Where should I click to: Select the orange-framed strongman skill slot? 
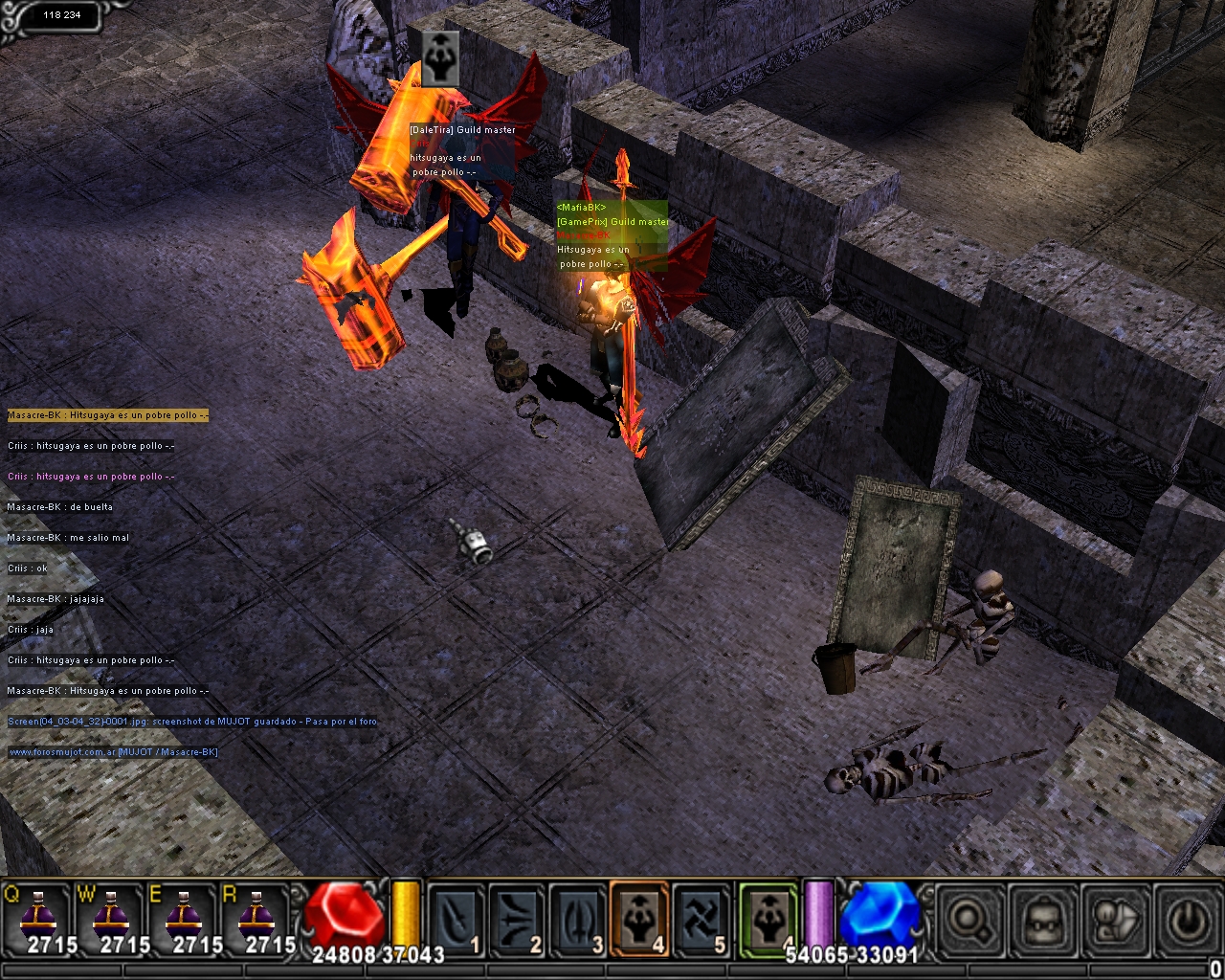coord(639,919)
